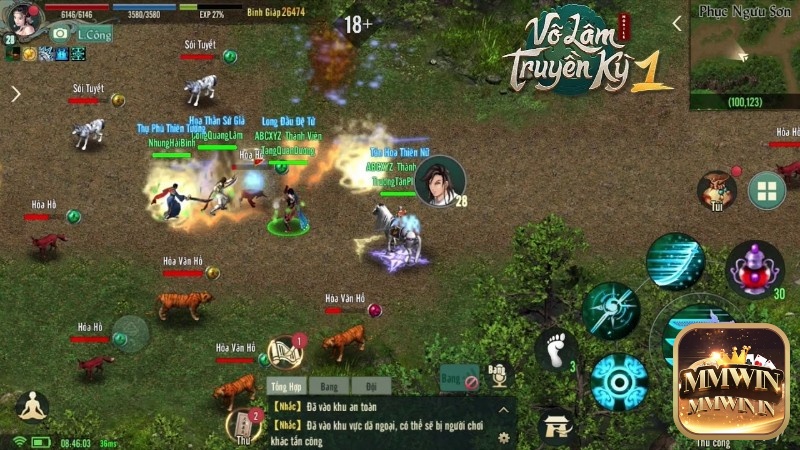Tap the camera screenshot button
This screenshot has height=450, width=800.
[x=60, y=33]
